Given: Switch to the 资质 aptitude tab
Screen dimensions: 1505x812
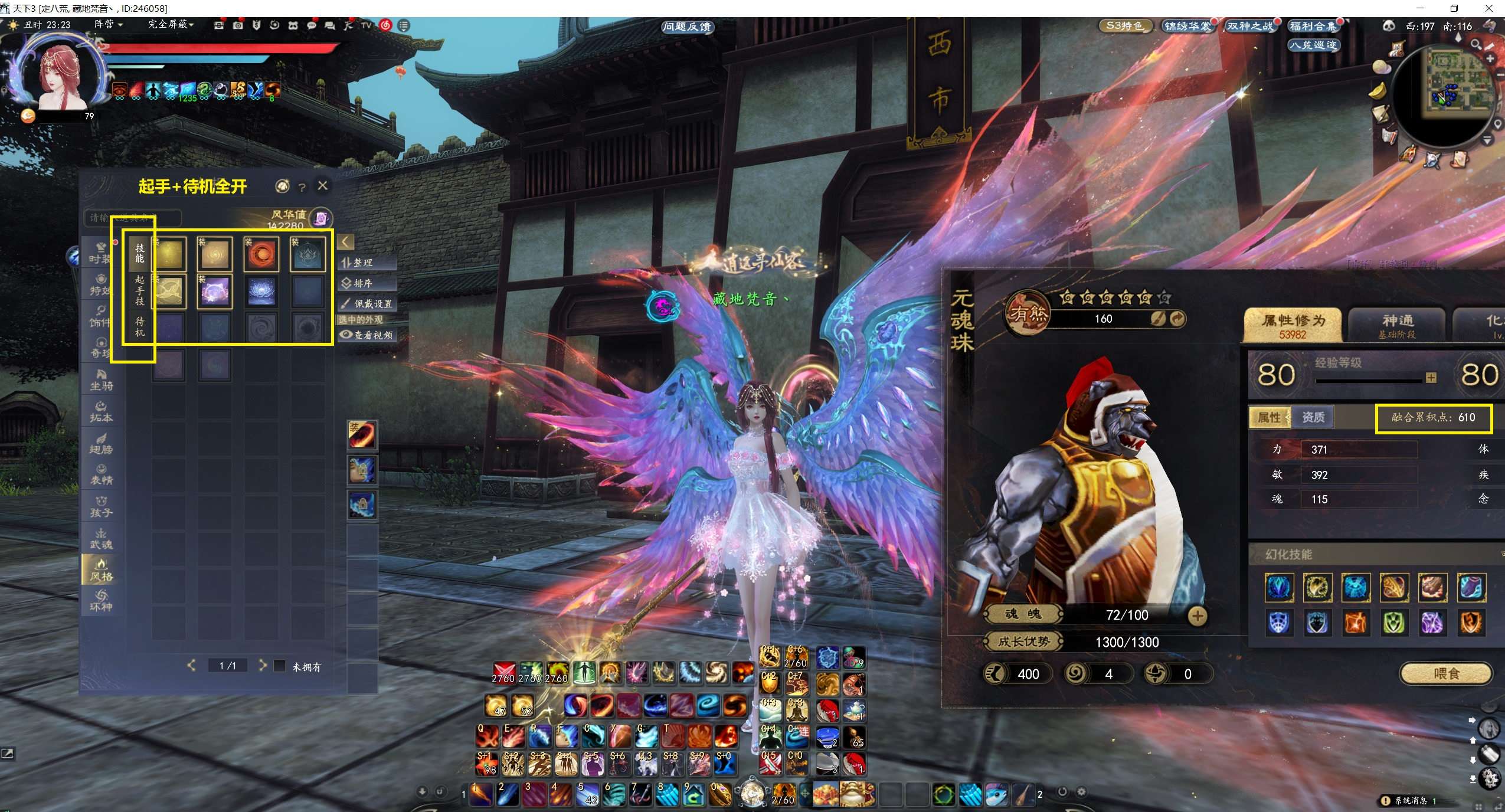Looking at the screenshot, I should pyautogui.click(x=1313, y=417).
